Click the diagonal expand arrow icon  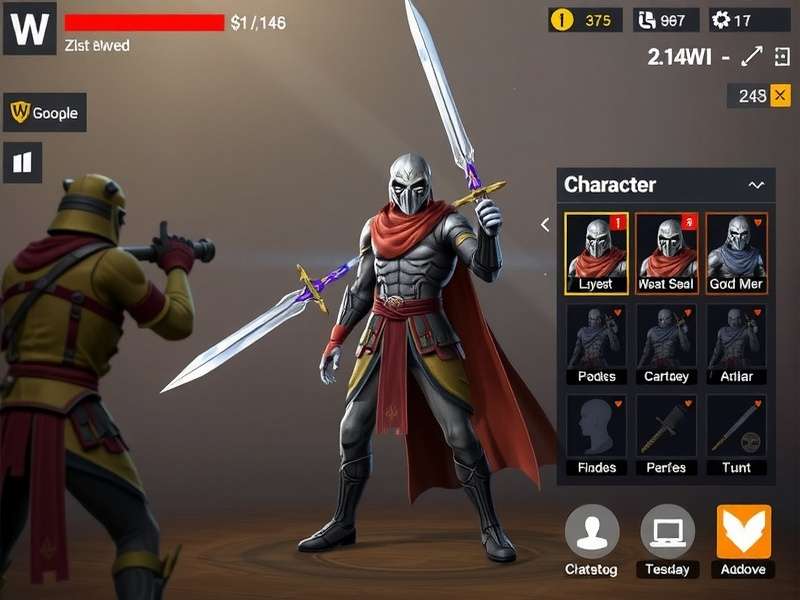point(752,57)
